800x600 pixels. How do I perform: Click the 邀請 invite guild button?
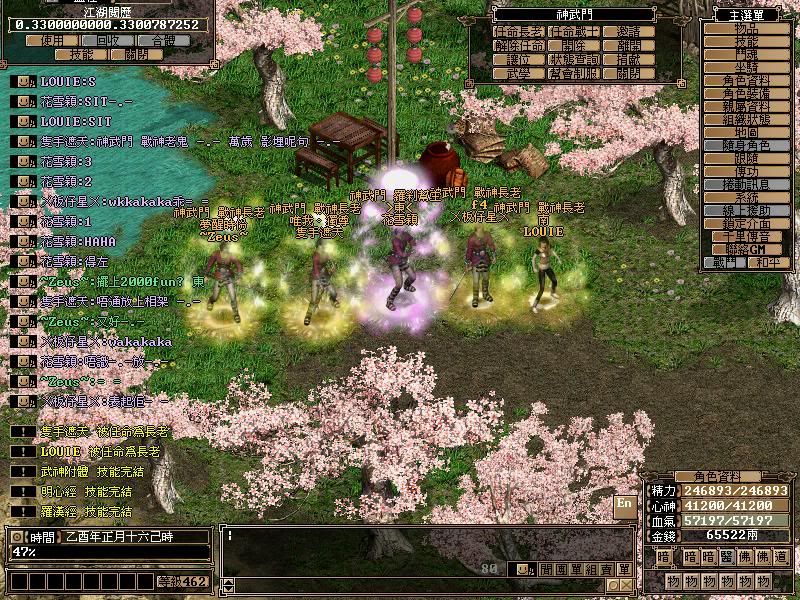629,32
